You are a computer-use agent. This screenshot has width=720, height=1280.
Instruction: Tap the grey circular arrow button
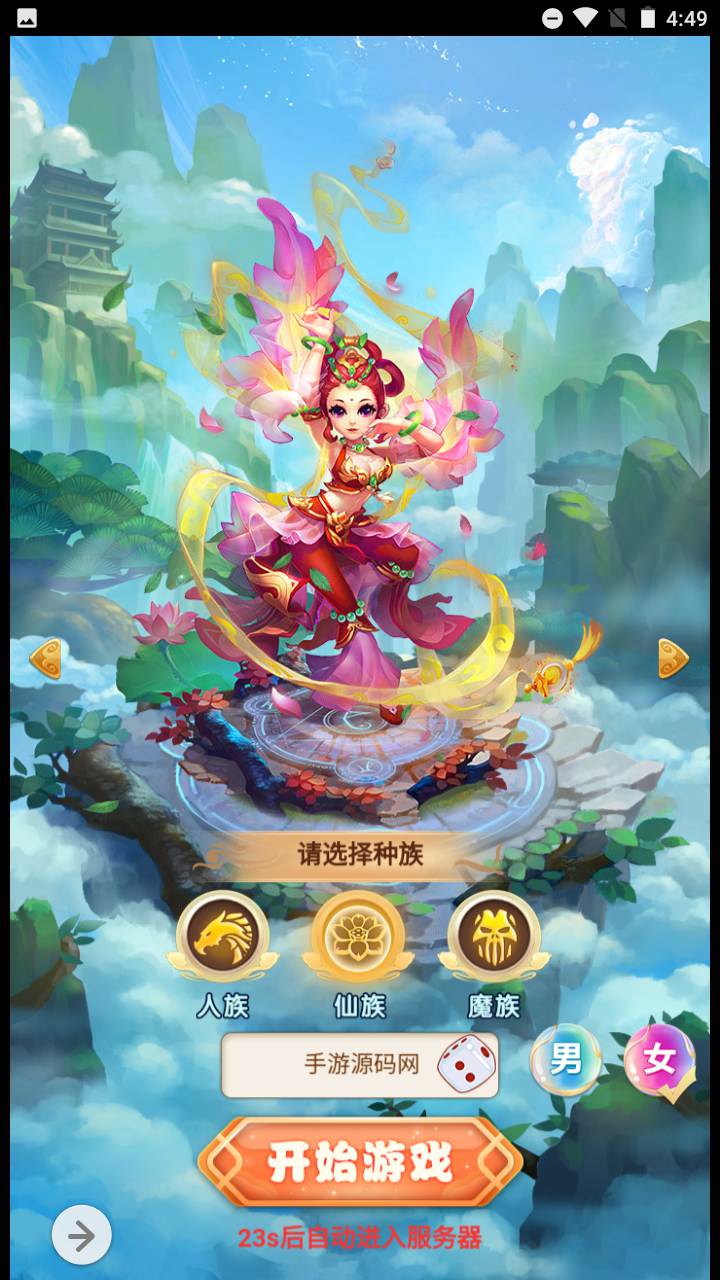pos(81,1236)
